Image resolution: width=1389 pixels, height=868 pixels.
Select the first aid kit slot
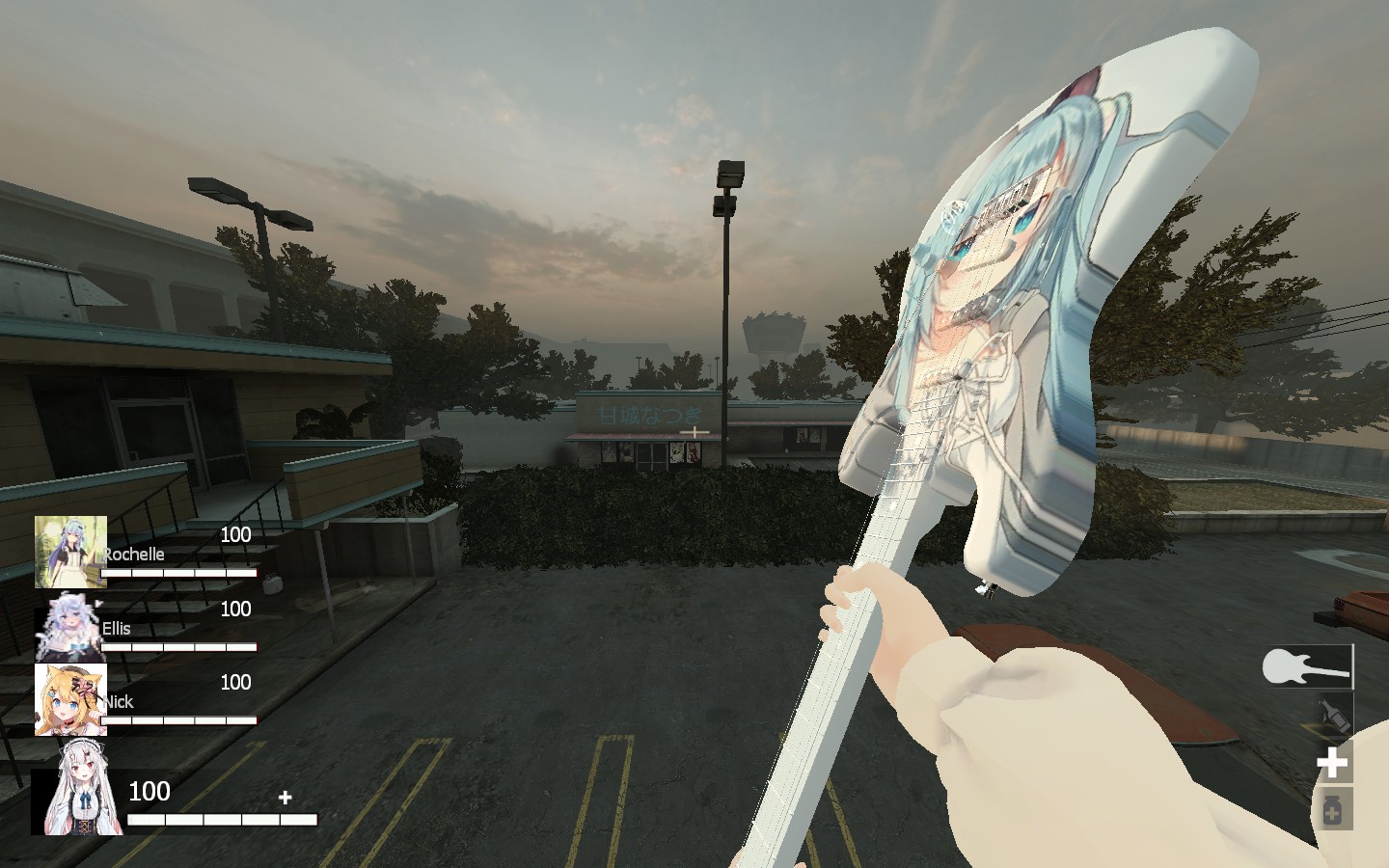click(1332, 763)
